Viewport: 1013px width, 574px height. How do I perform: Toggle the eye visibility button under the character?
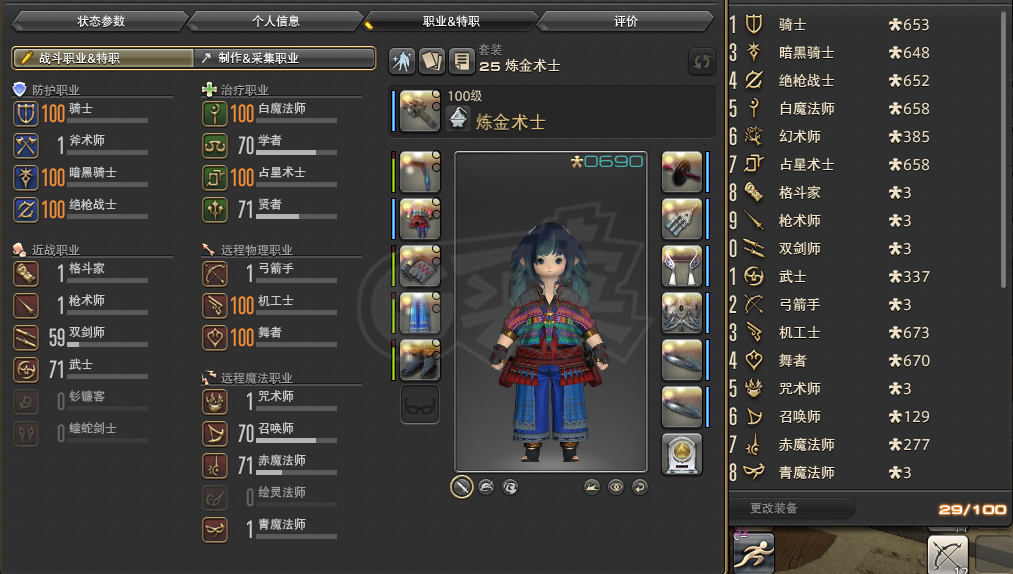pyautogui.click(x=616, y=487)
